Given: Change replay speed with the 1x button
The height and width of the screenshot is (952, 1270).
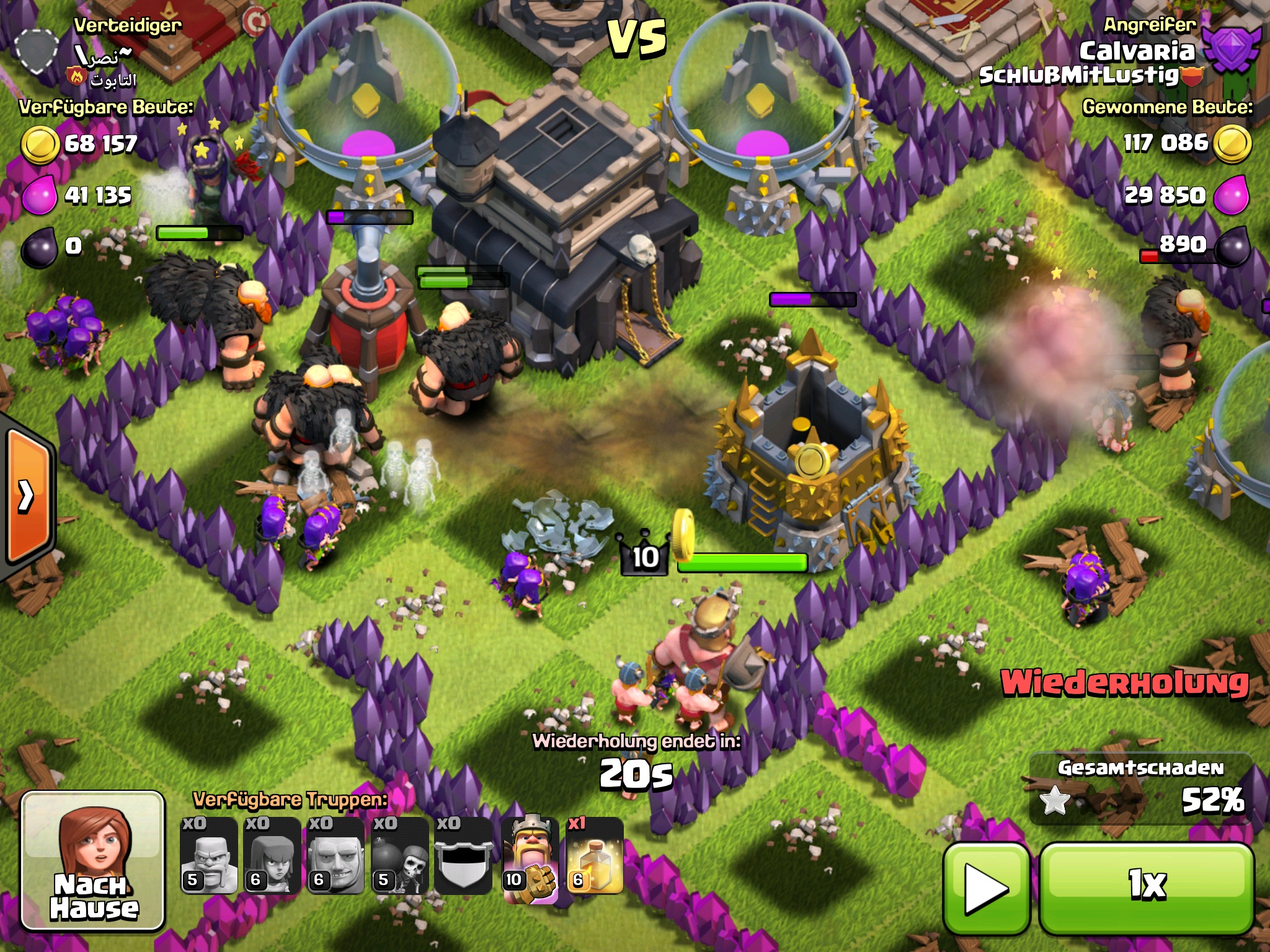Looking at the screenshot, I should pyautogui.click(x=1147, y=886).
